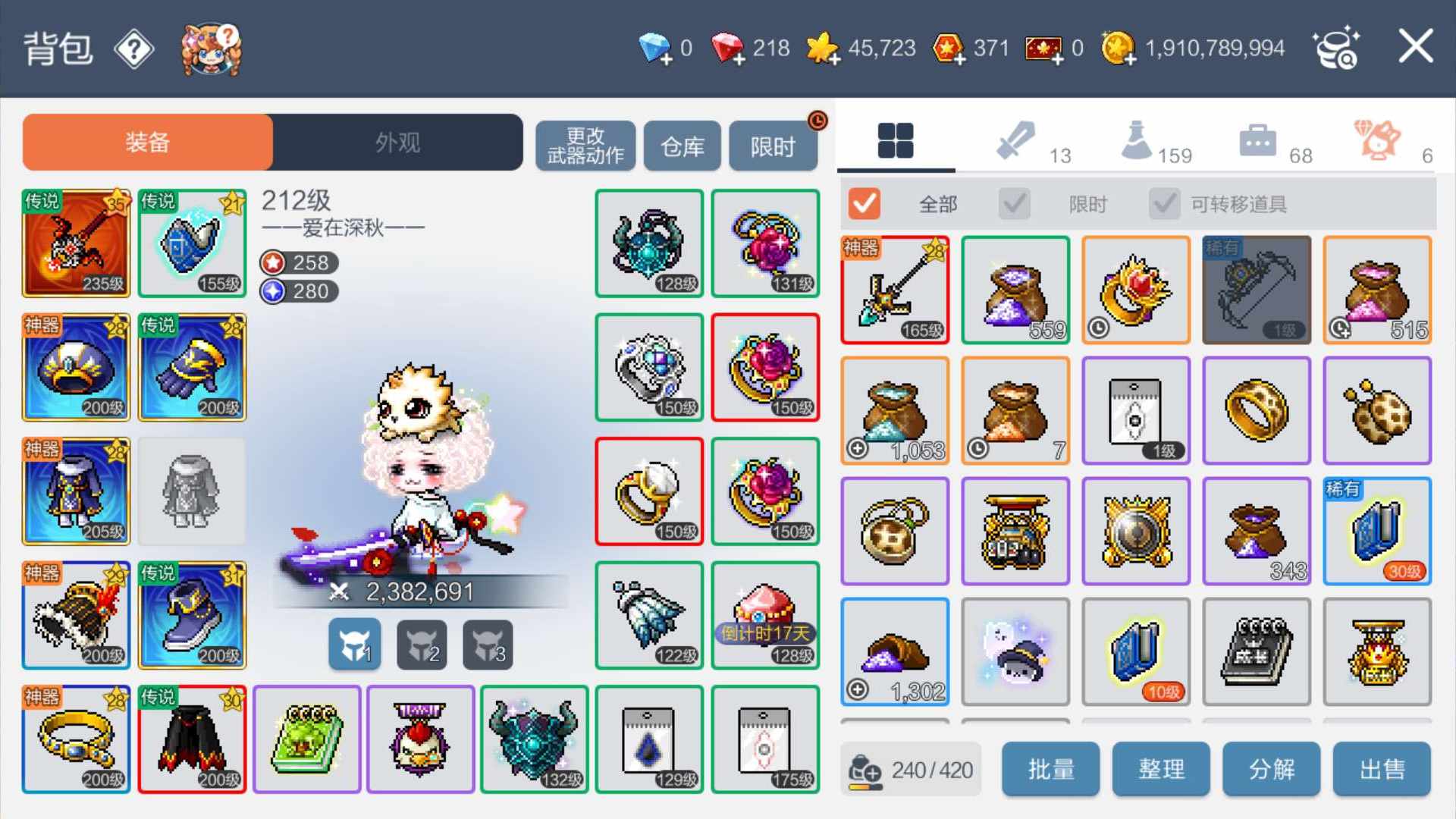This screenshot has width=1456, height=819.
Task: Select the level 200 black-red cape slot
Action: [x=193, y=739]
